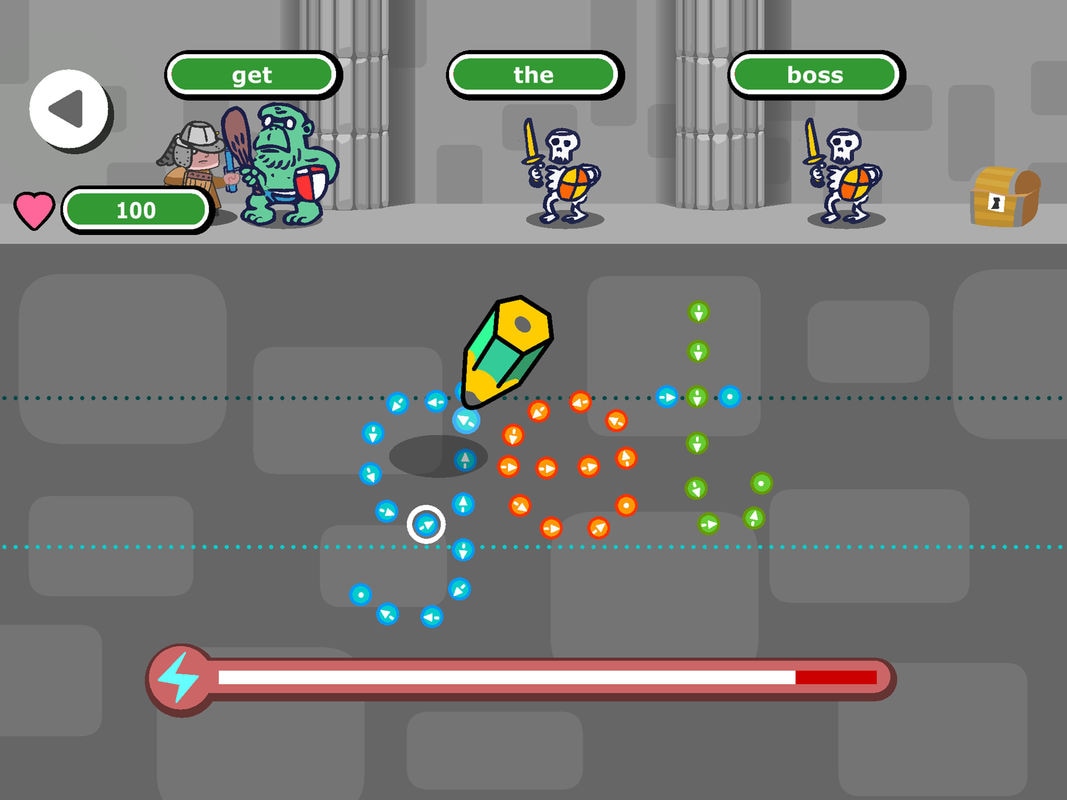Click the white back arrow button

[68, 109]
